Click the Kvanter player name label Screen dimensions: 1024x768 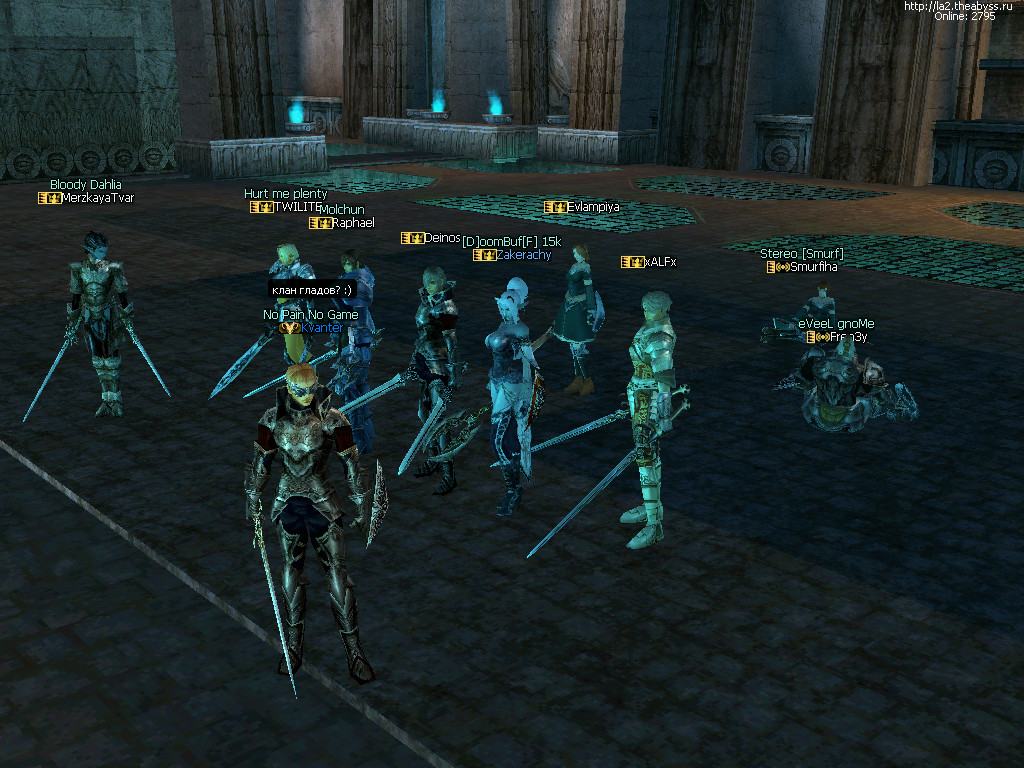(322, 328)
